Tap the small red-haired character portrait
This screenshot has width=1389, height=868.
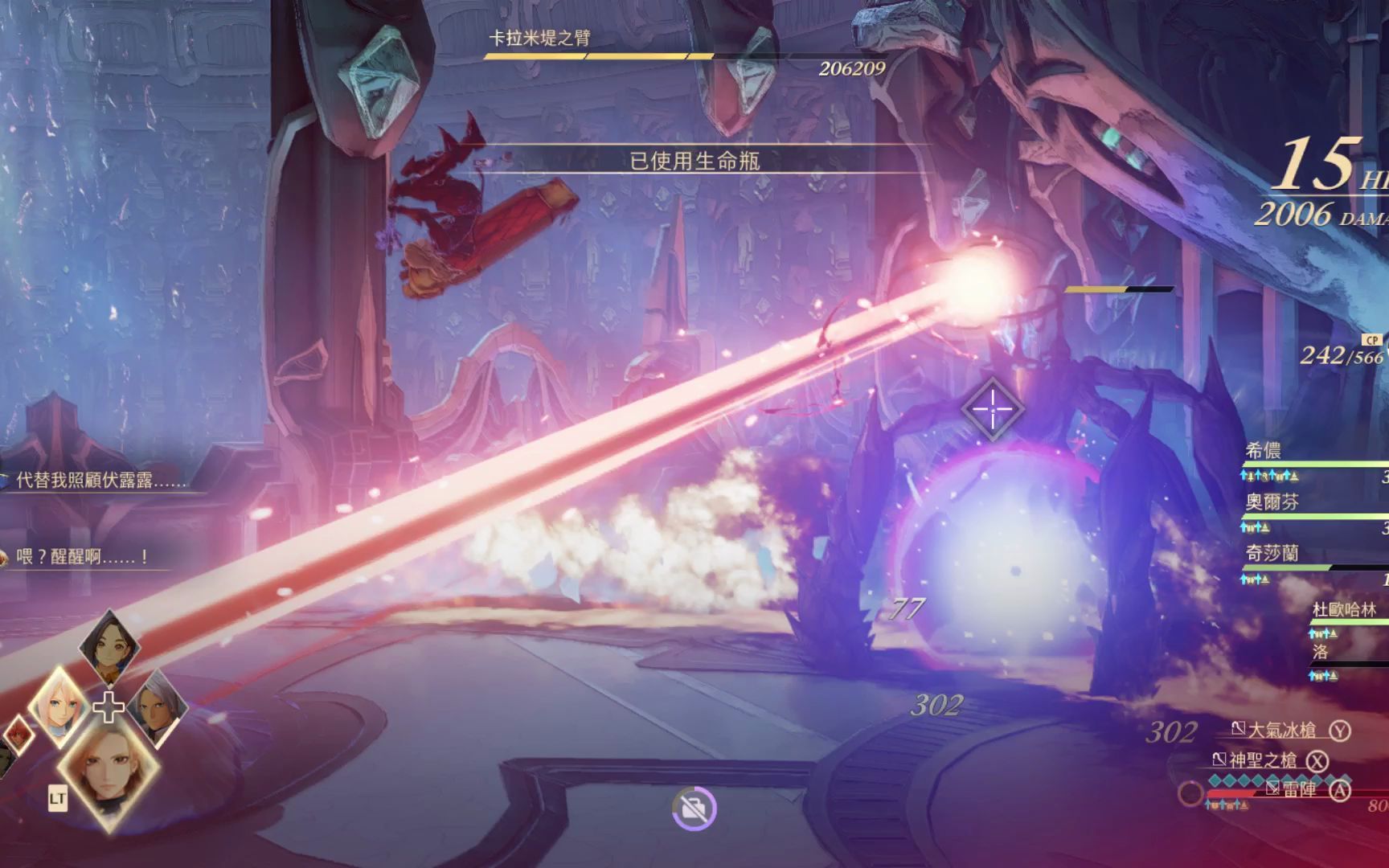point(18,735)
